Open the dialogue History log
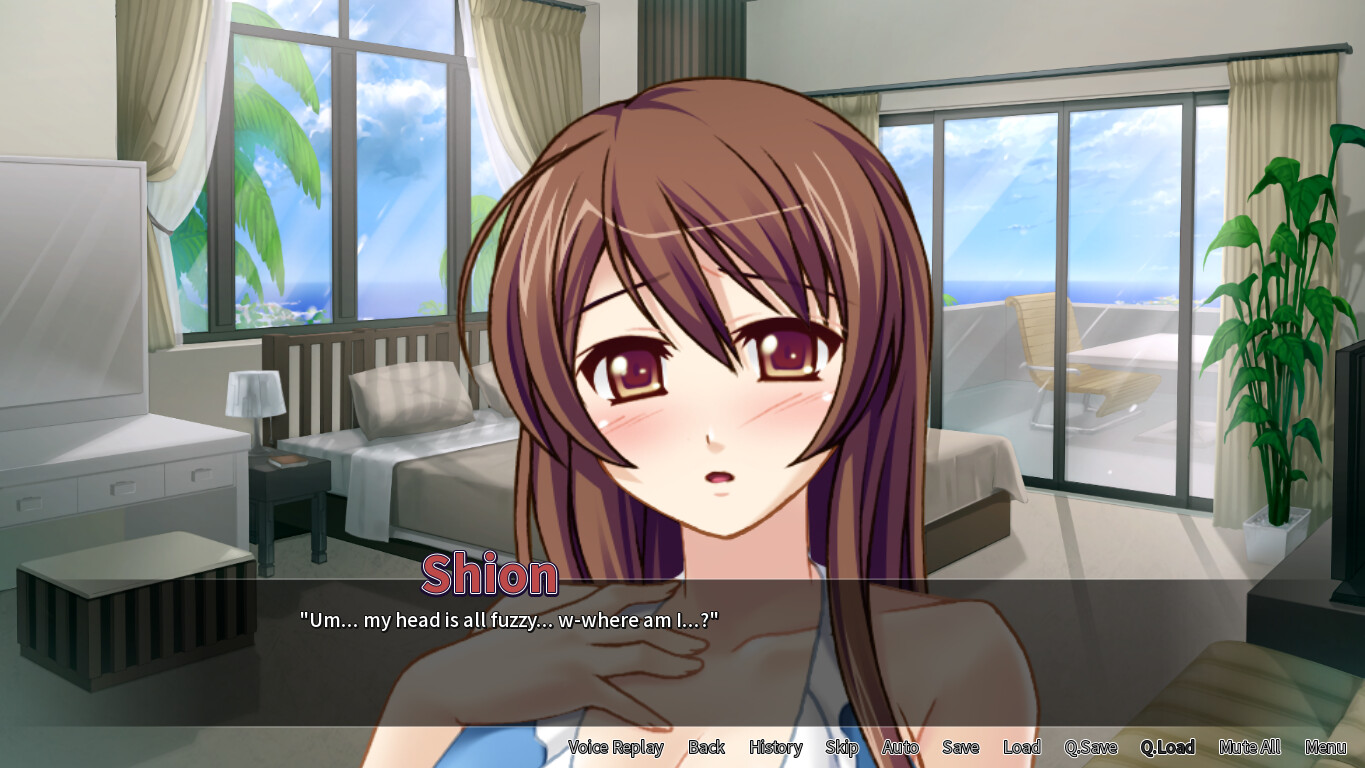1365x768 pixels. [774, 747]
